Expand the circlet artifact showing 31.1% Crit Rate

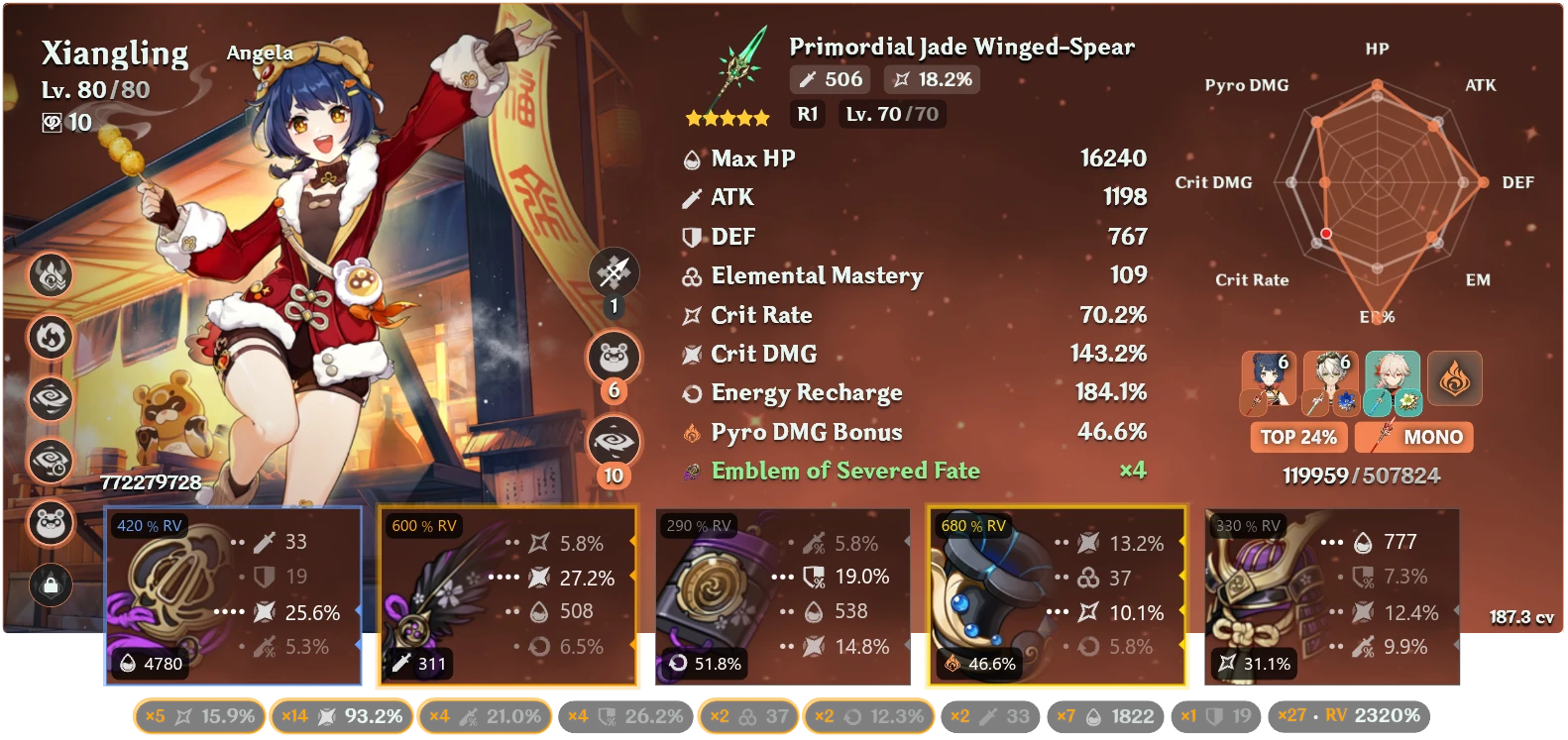[x=1328, y=594]
